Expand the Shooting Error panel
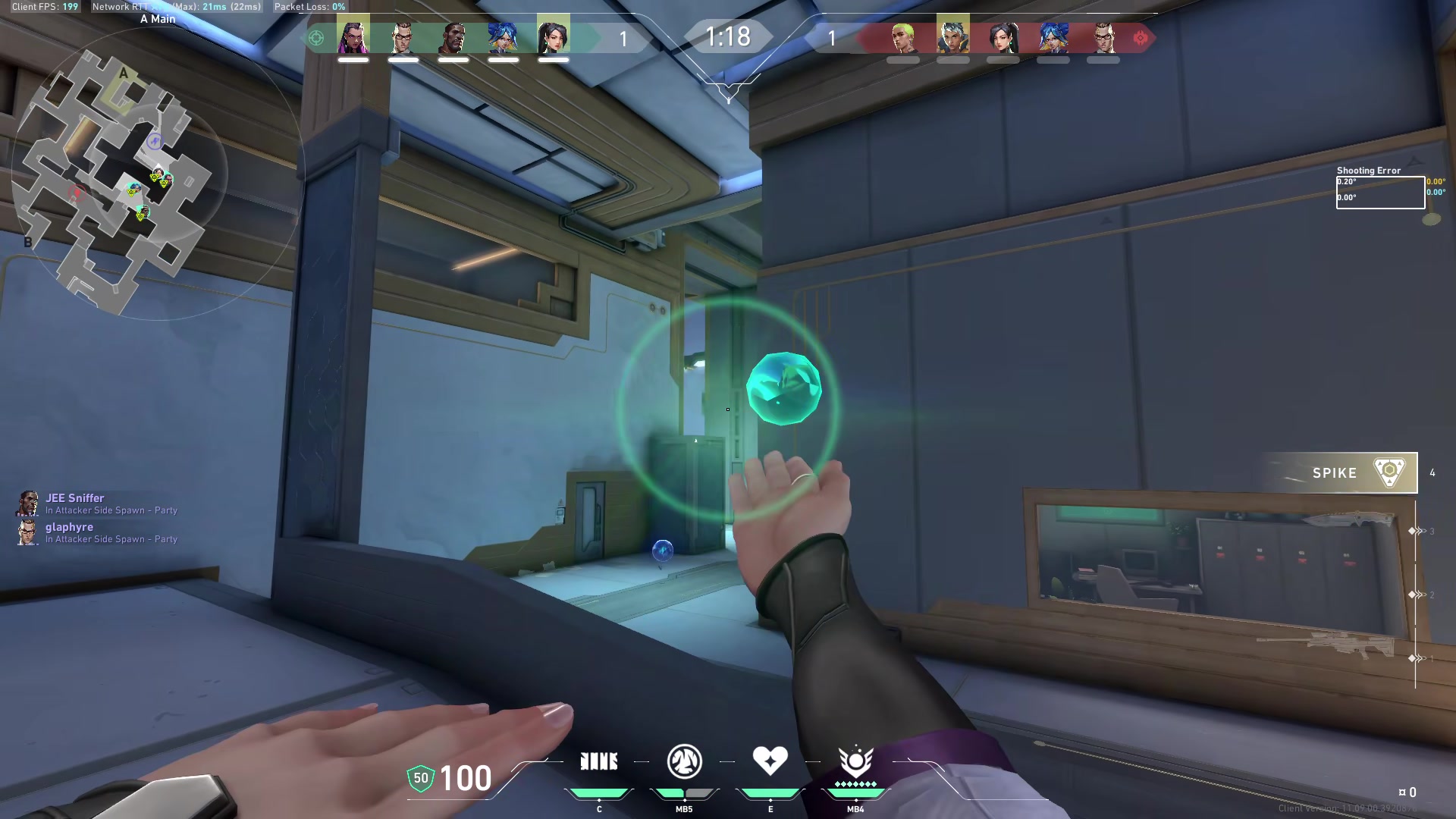This screenshot has width=1456, height=819. coord(1380,190)
